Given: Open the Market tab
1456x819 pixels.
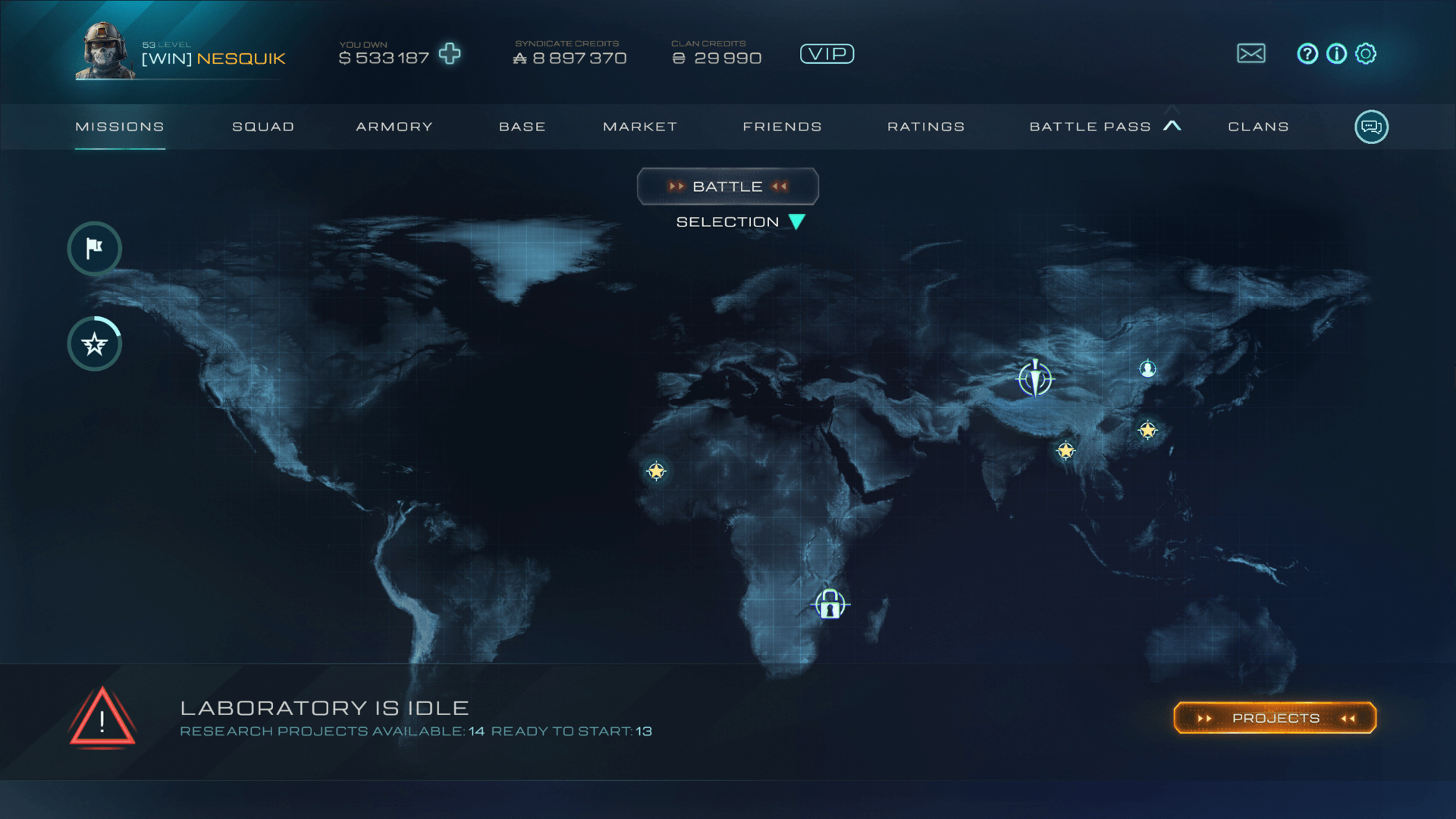Looking at the screenshot, I should point(640,127).
